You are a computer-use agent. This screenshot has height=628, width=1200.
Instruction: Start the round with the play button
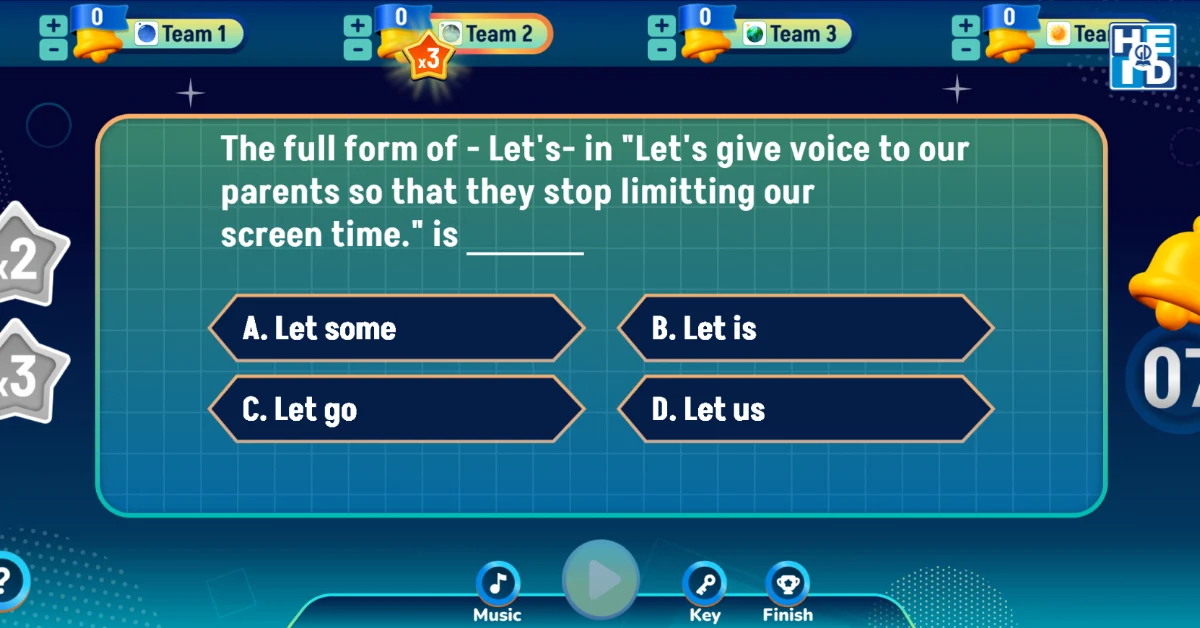[600, 579]
